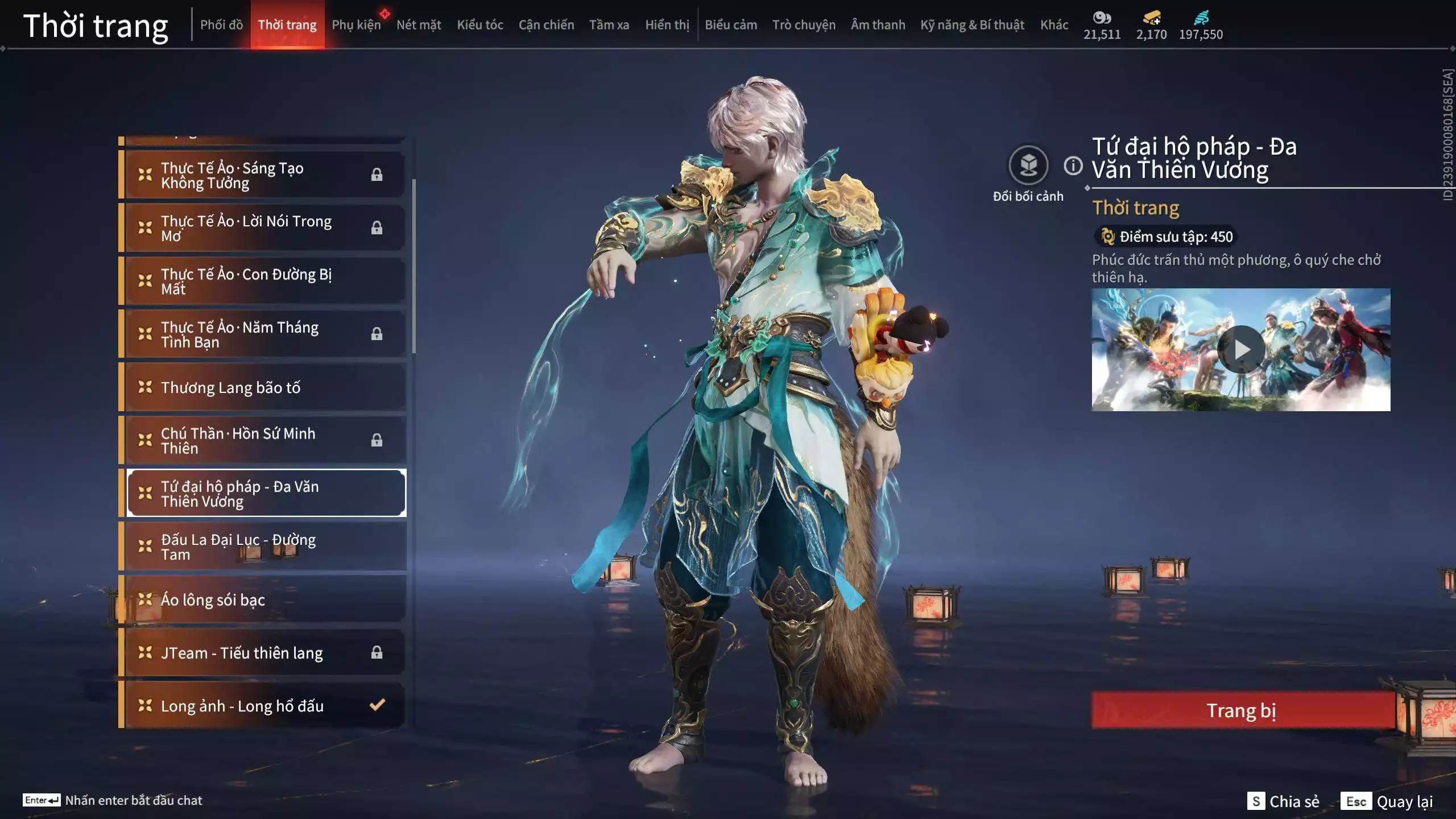Open the Cận chiến tab
Image resolution: width=1456 pixels, height=819 pixels.
pos(546,25)
